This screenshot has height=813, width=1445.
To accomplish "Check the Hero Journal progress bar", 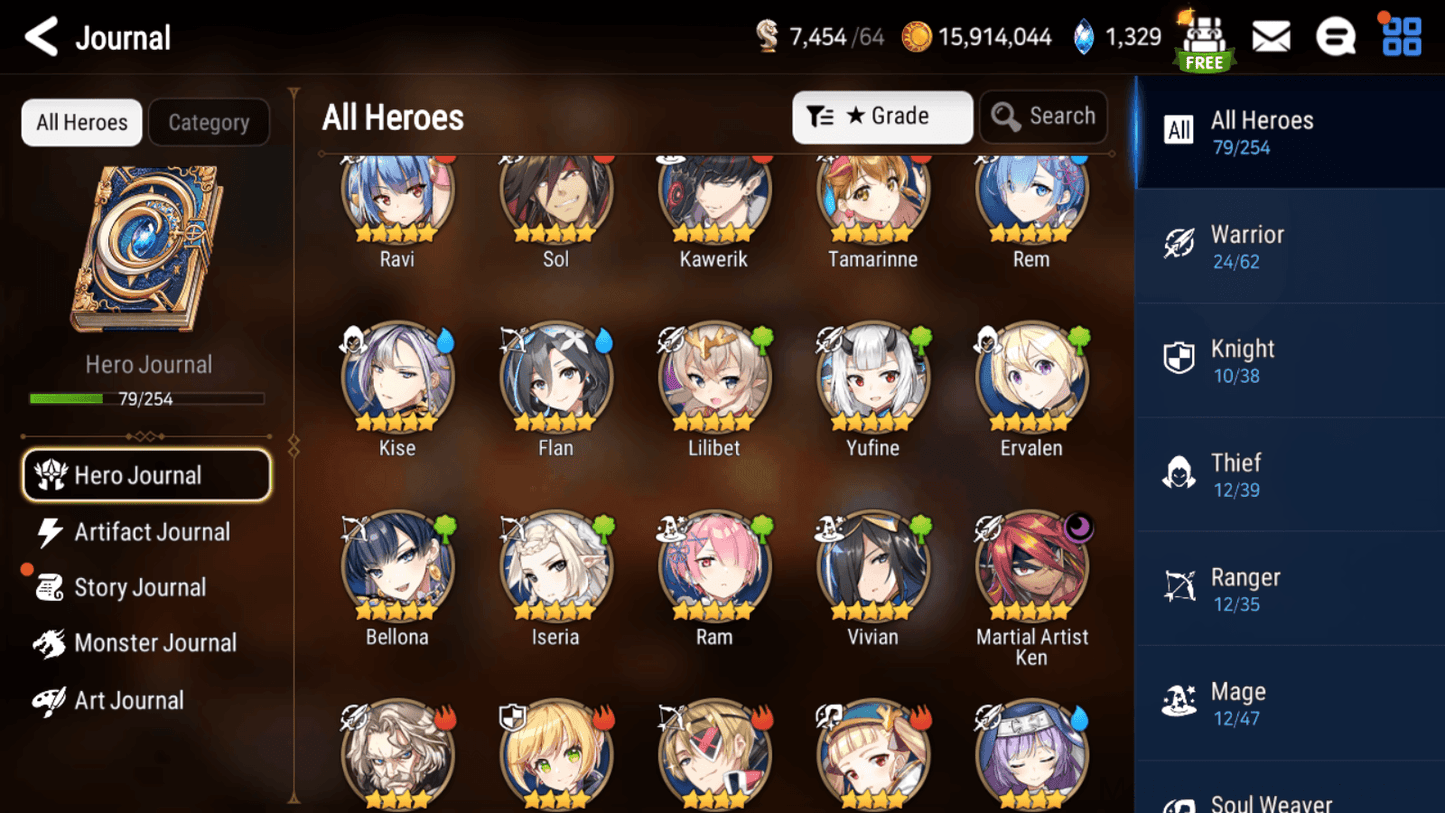I will (148, 398).
